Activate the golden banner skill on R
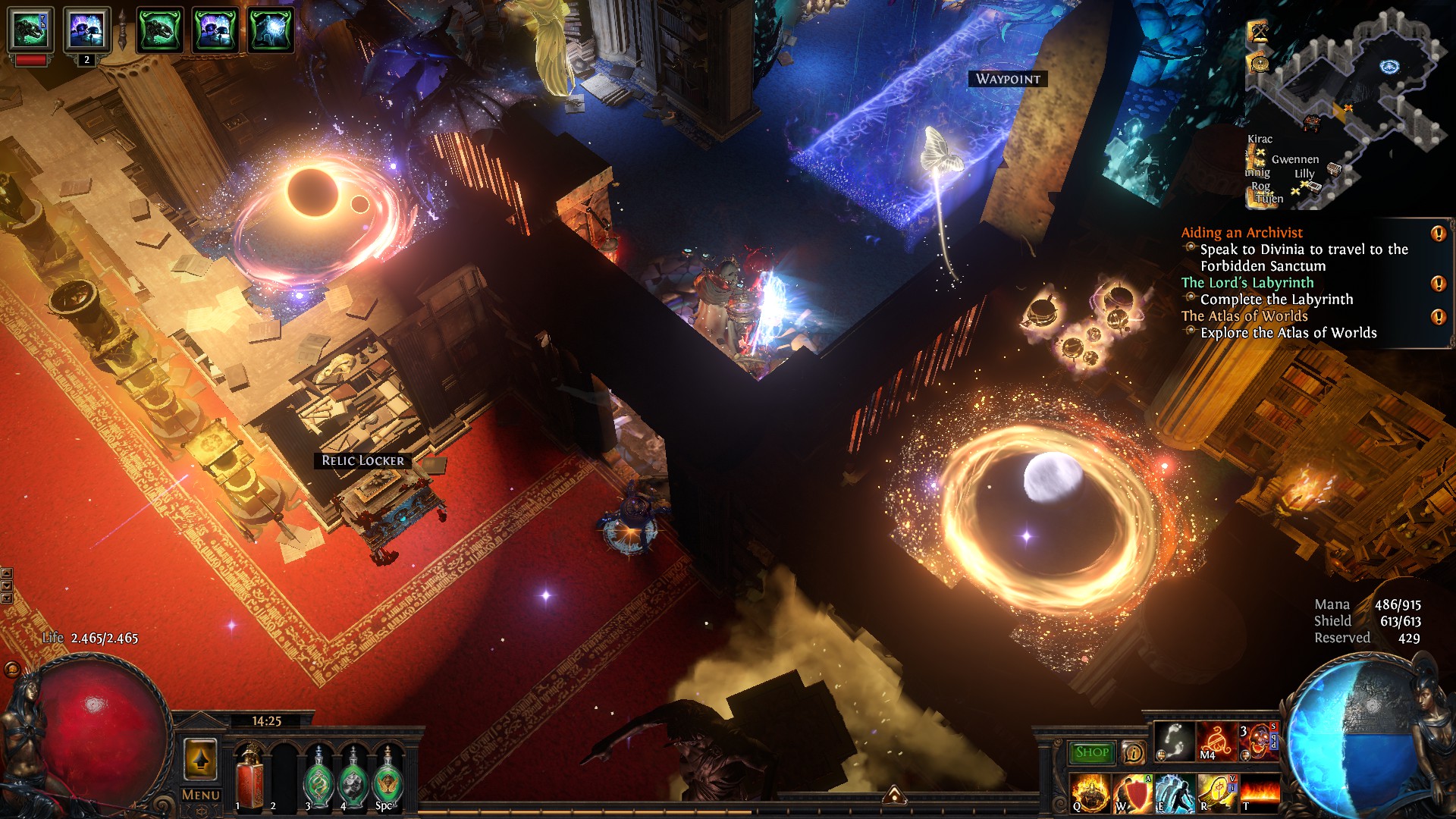1456x819 pixels. 1216,793
